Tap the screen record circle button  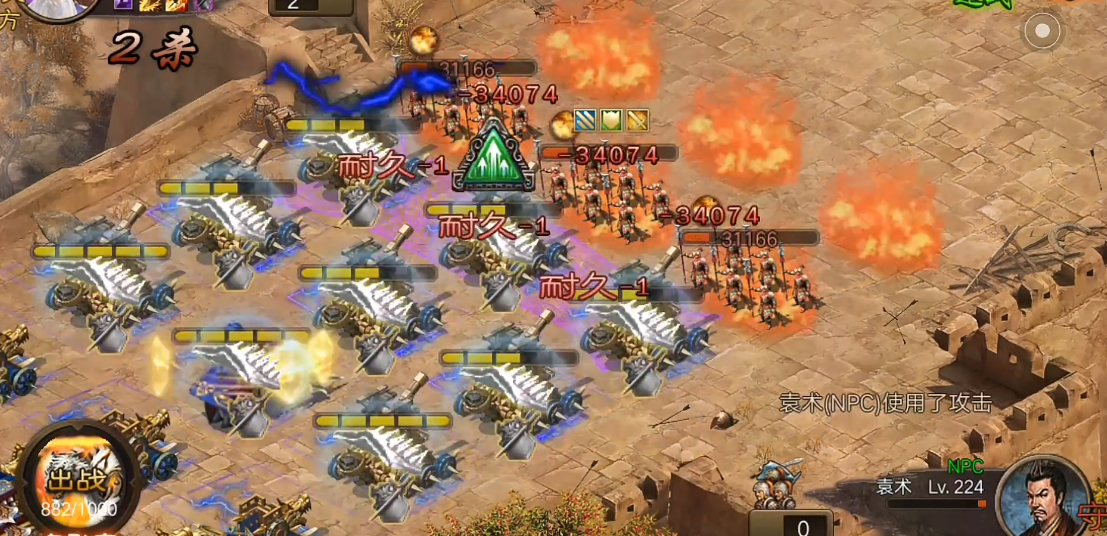coord(1042,31)
